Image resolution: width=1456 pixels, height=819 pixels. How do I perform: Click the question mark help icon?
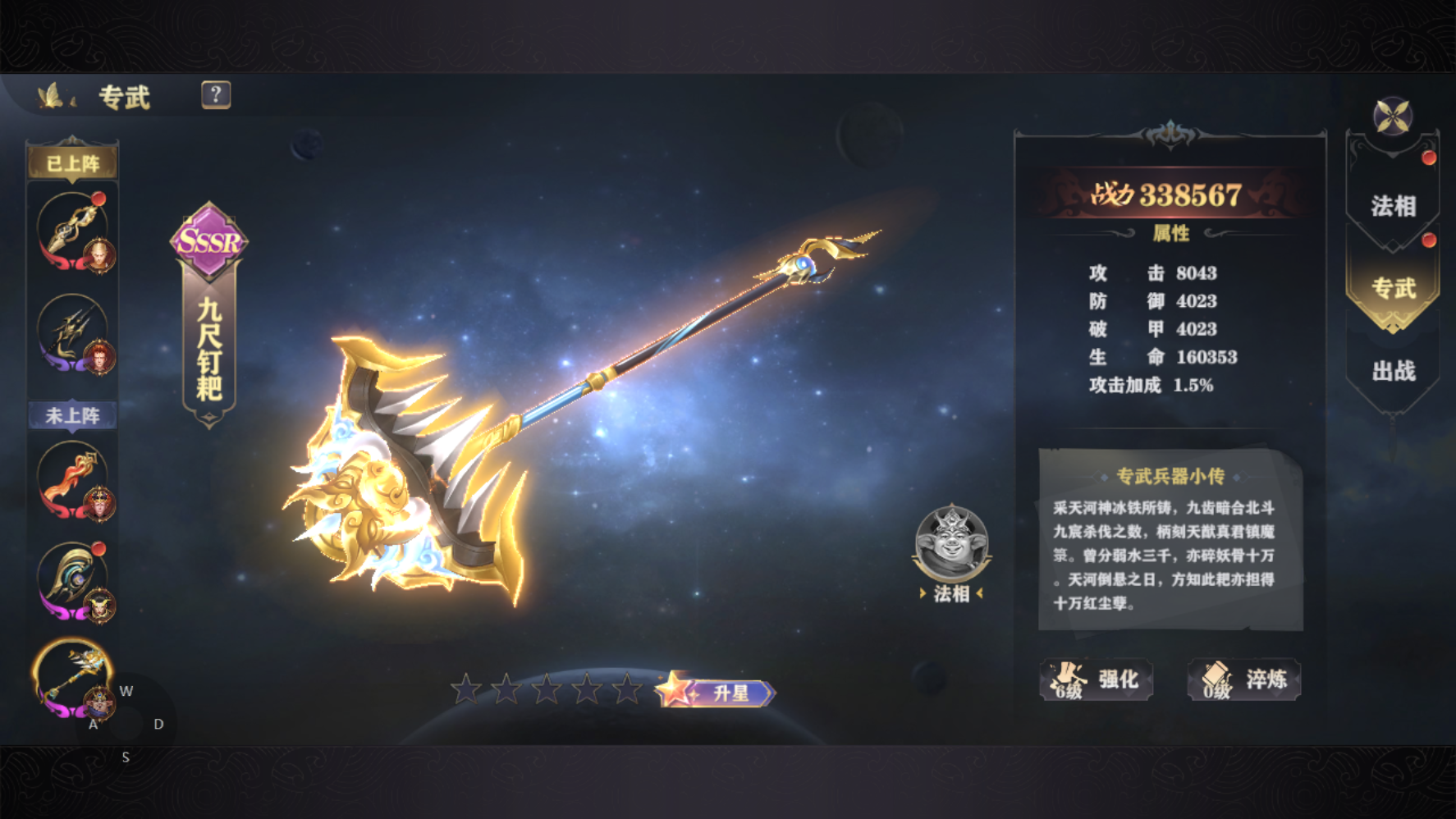pos(216,95)
